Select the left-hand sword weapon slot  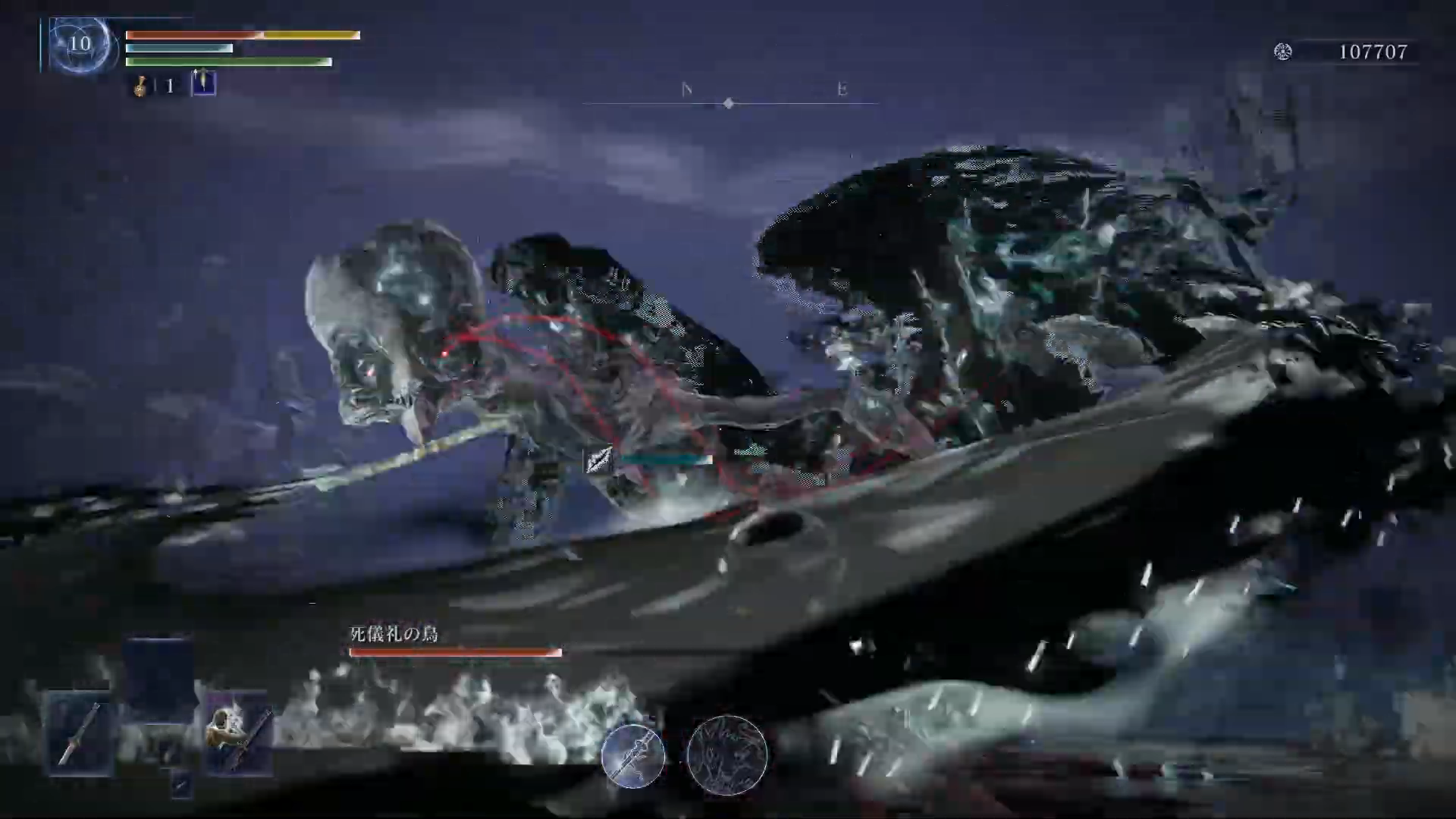pos(81,733)
